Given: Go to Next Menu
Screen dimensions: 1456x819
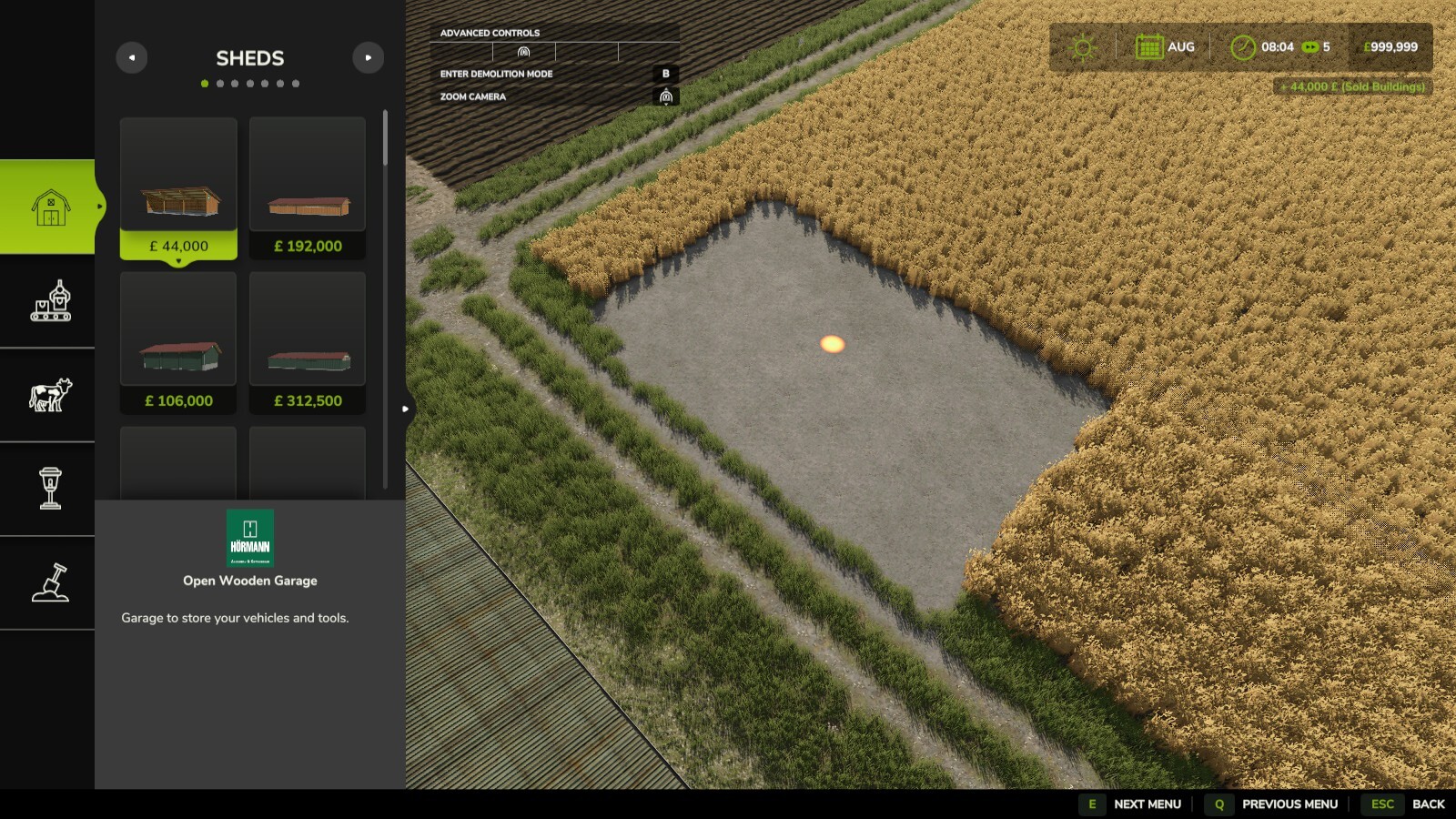Looking at the screenshot, I should tap(1147, 804).
